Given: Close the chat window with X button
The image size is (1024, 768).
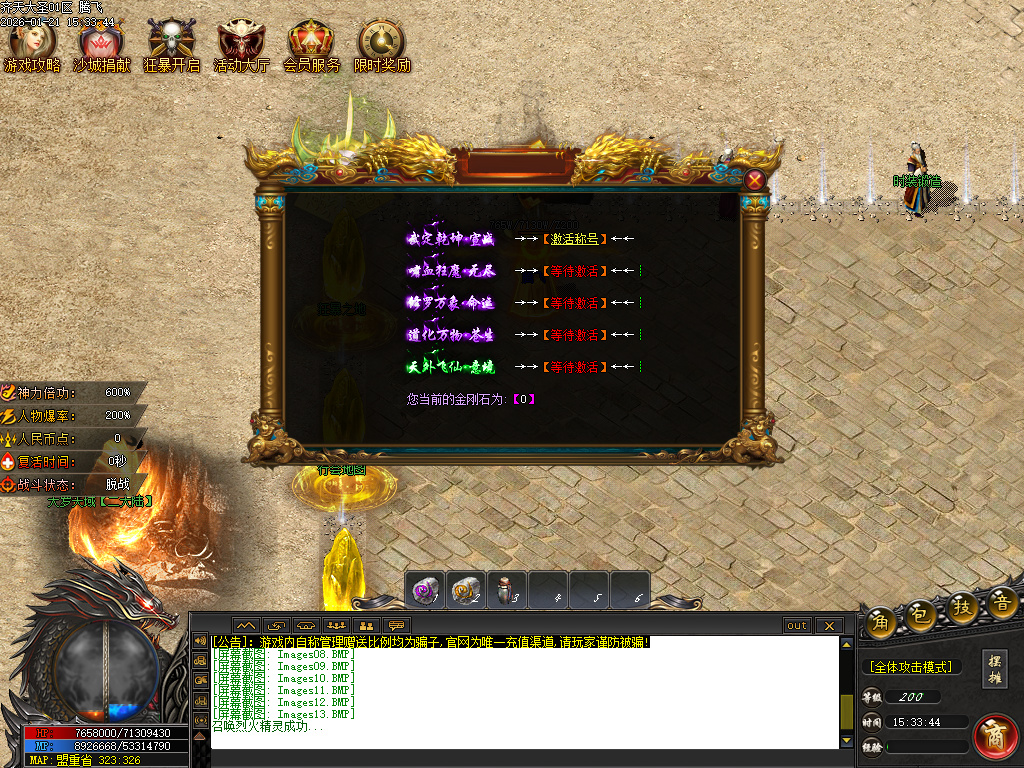Looking at the screenshot, I should coord(829,626).
